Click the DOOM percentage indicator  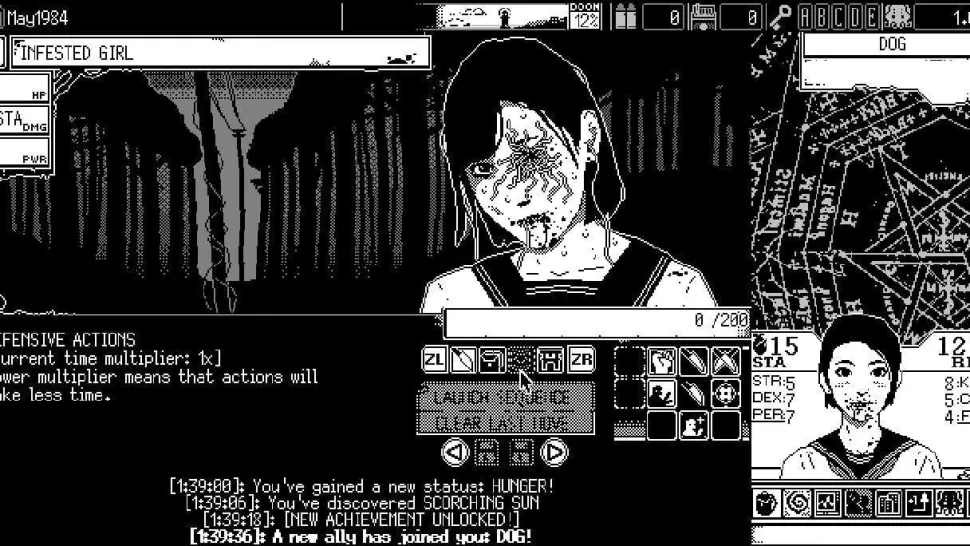click(x=585, y=16)
